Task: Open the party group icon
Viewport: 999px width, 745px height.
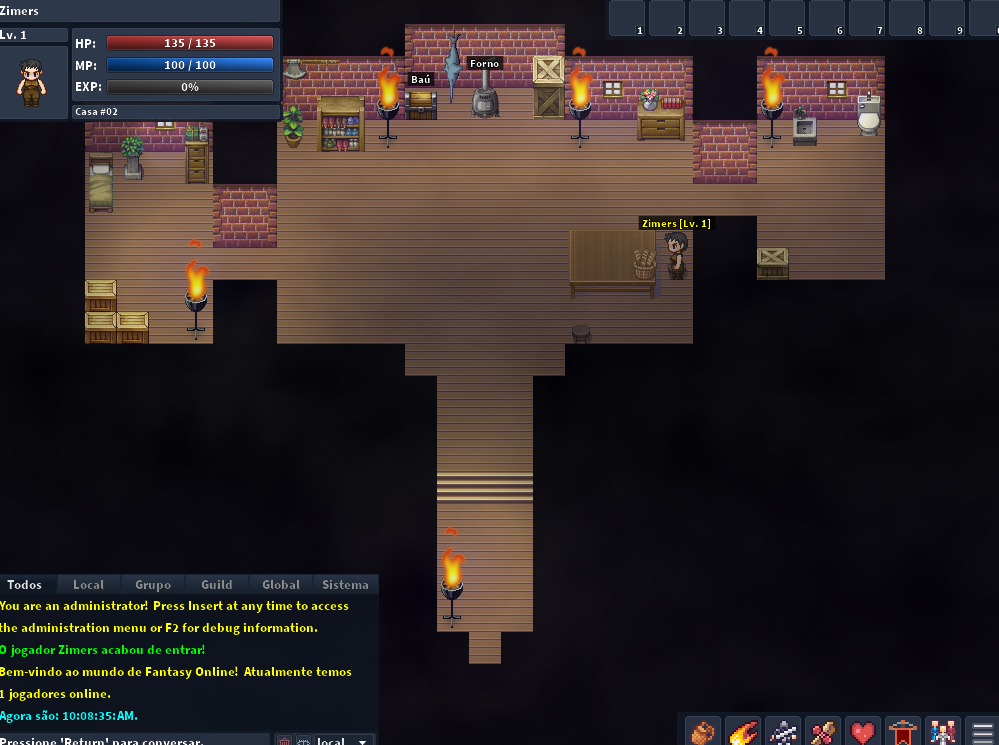Action: pos(944,732)
